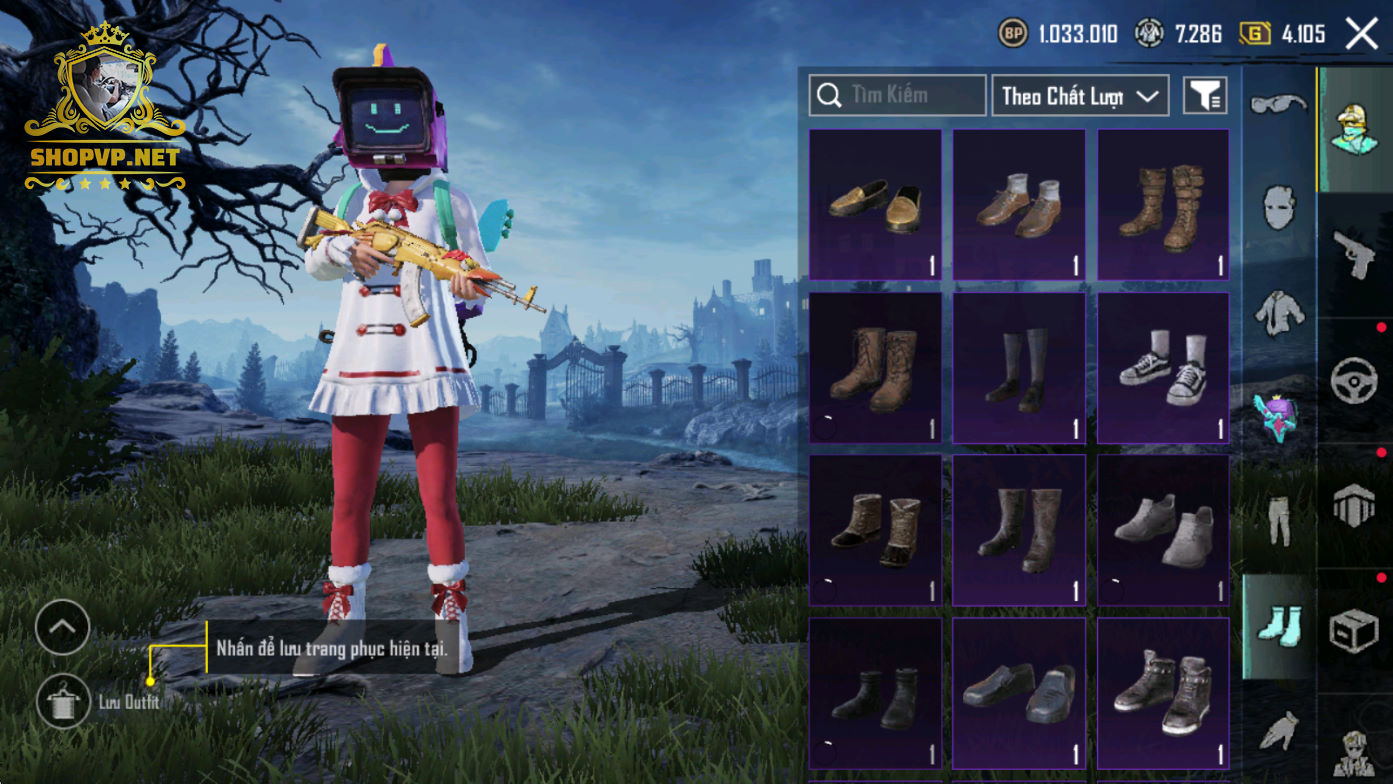1393x784 pixels.
Task: Select the shoes category tab
Action: coord(1279,625)
